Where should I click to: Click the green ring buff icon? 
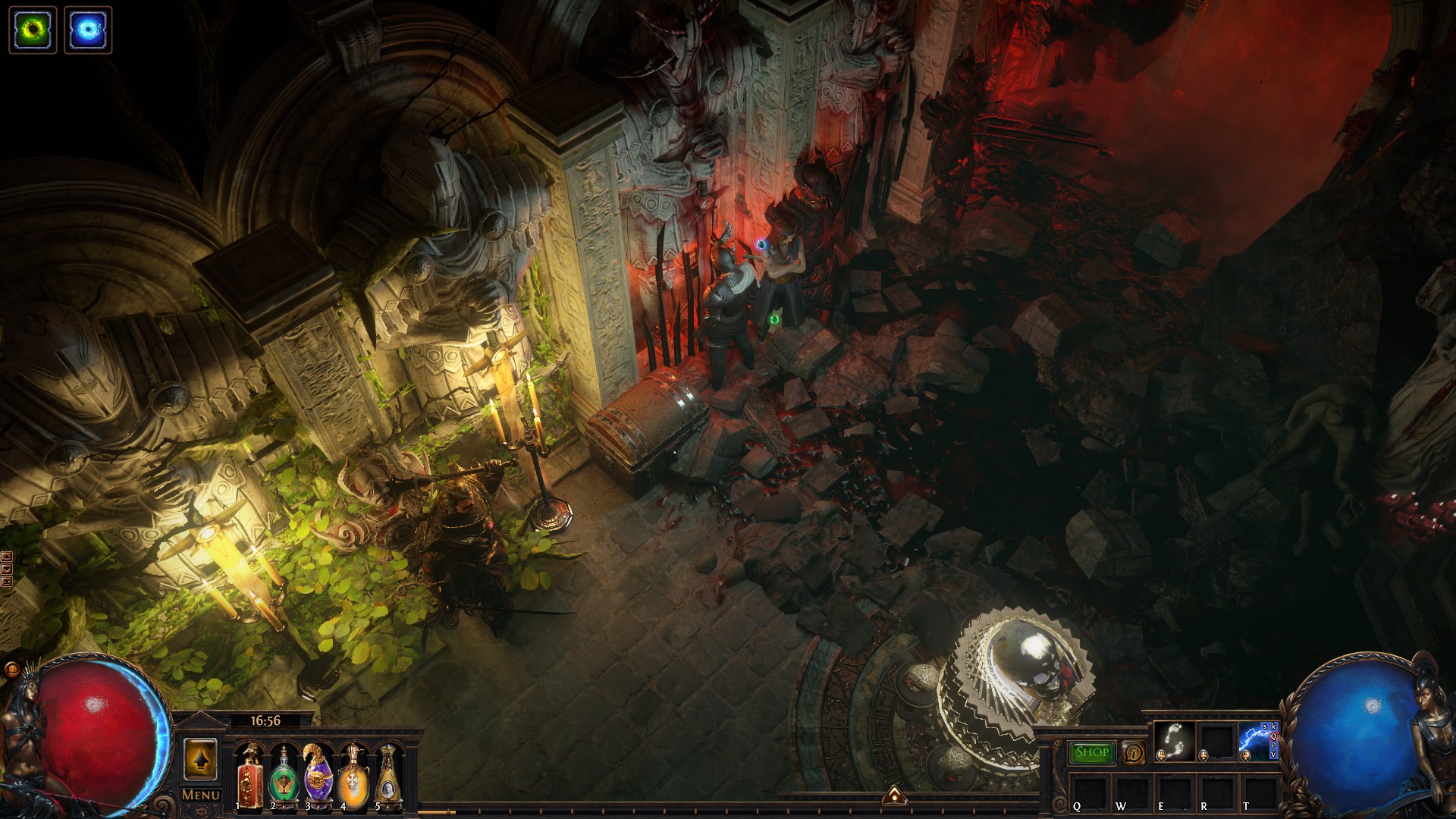33,30
